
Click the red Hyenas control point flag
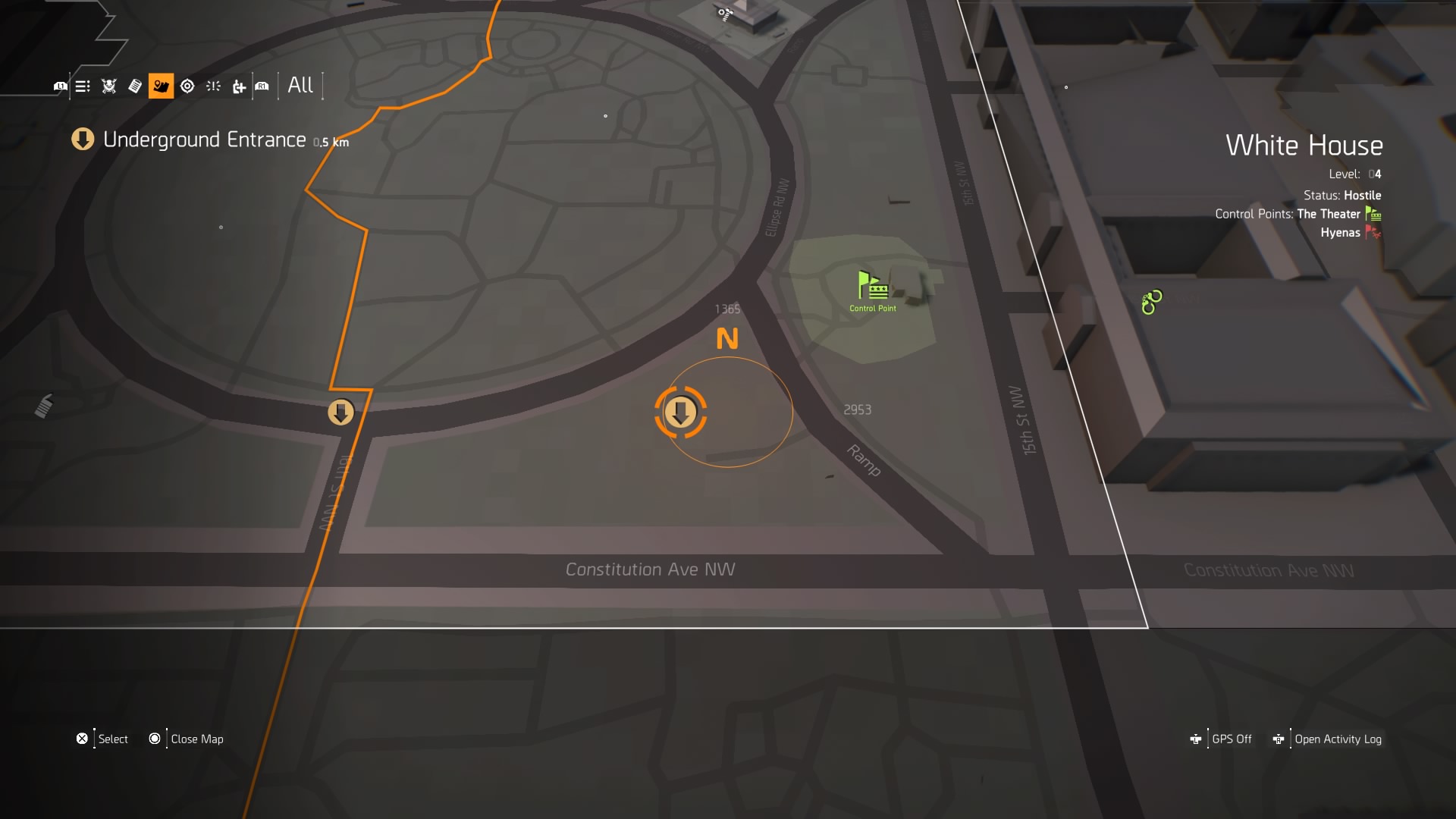[x=1373, y=232]
